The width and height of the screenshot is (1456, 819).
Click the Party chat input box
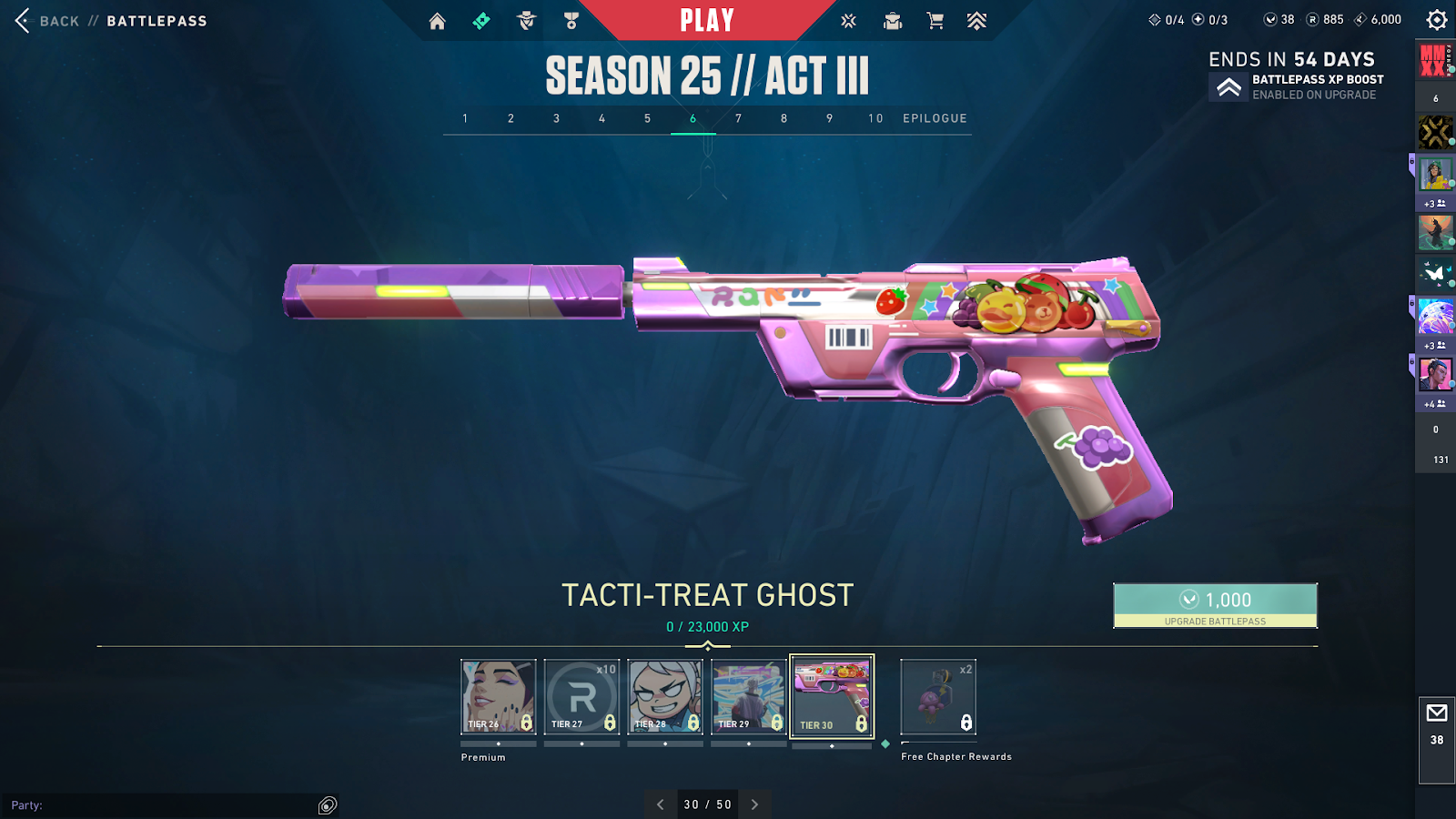coord(164,805)
